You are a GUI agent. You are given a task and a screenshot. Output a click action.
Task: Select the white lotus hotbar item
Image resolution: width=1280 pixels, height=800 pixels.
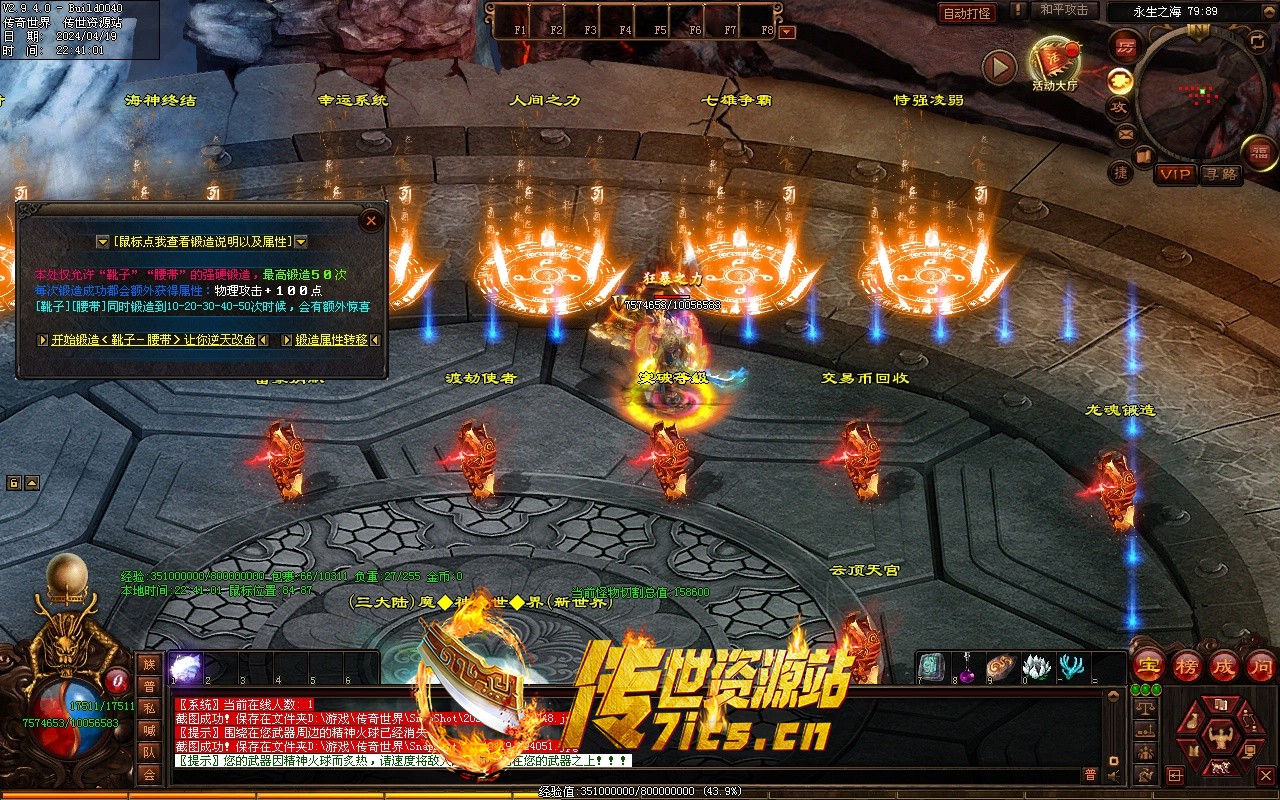coord(1037,666)
